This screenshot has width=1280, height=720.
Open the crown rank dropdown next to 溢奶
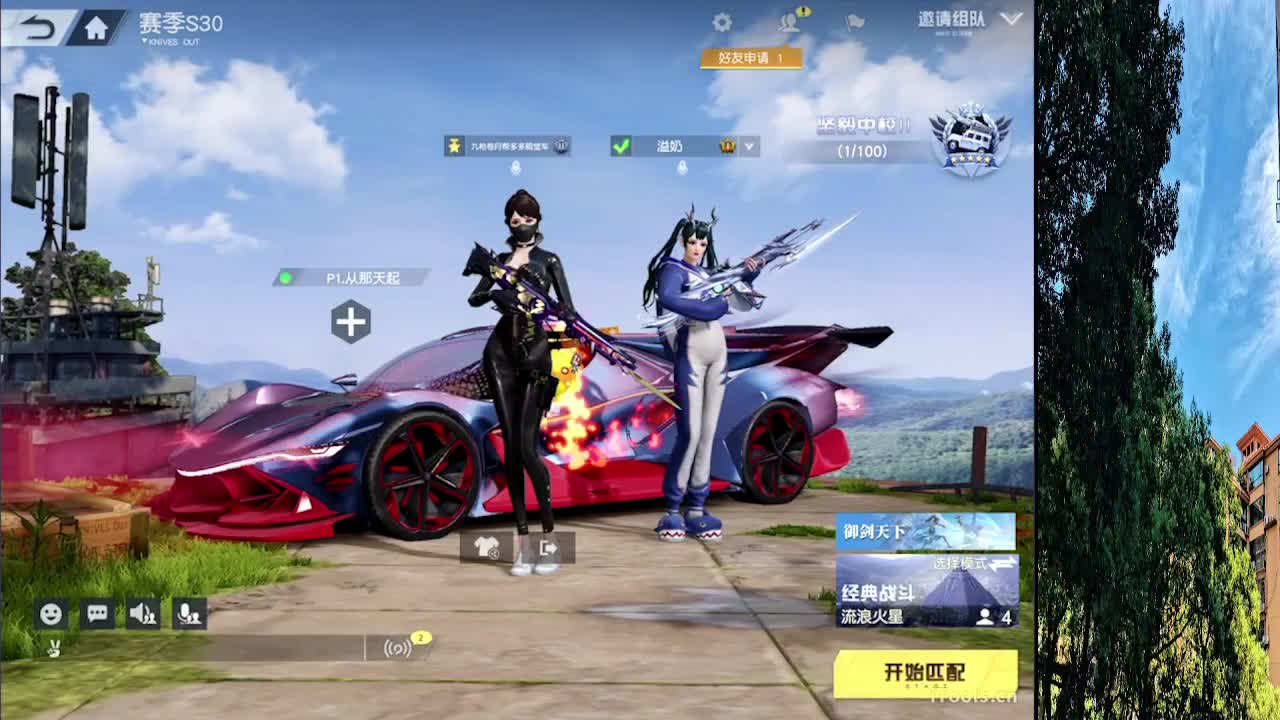pos(748,146)
